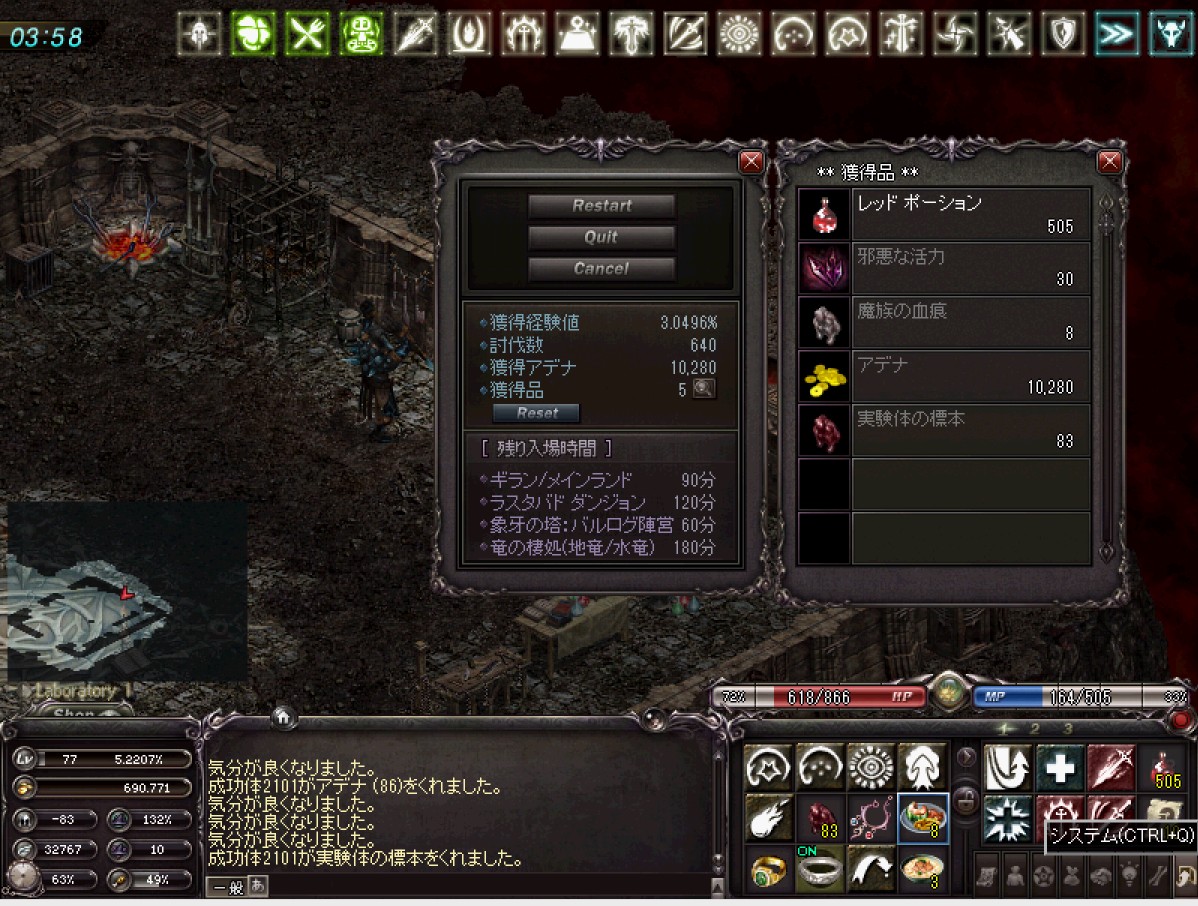Click the minimap
This screenshot has width=1198, height=906.
[127, 592]
